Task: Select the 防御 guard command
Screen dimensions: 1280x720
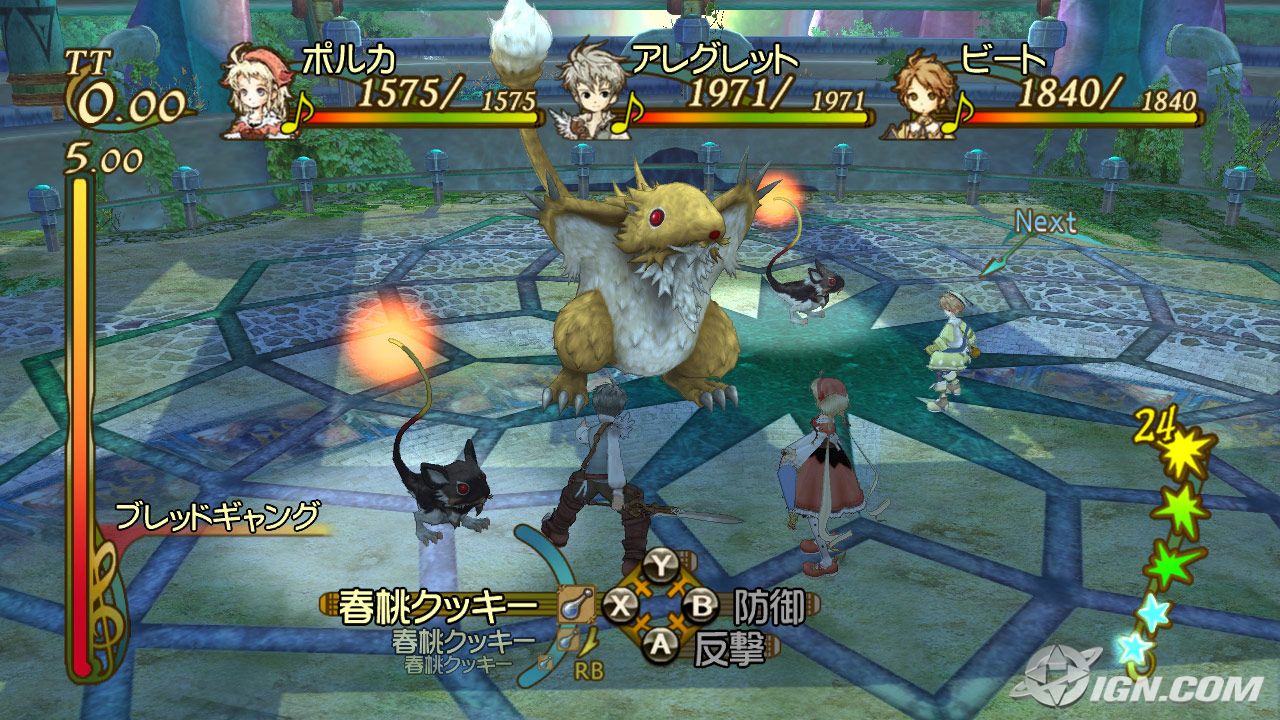Action: coord(769,606)
